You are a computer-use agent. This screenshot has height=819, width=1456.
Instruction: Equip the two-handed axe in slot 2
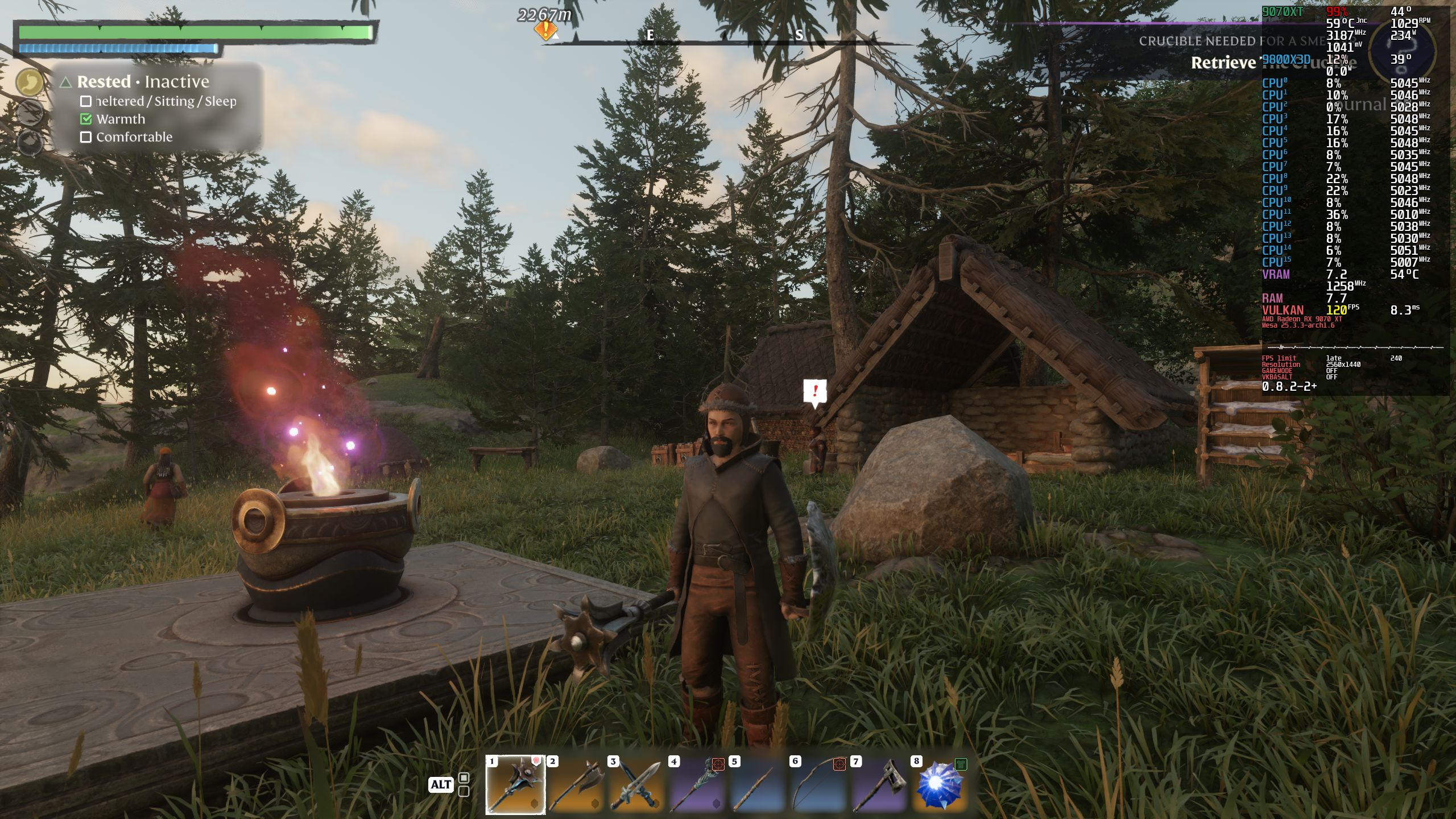pos(576,785)
